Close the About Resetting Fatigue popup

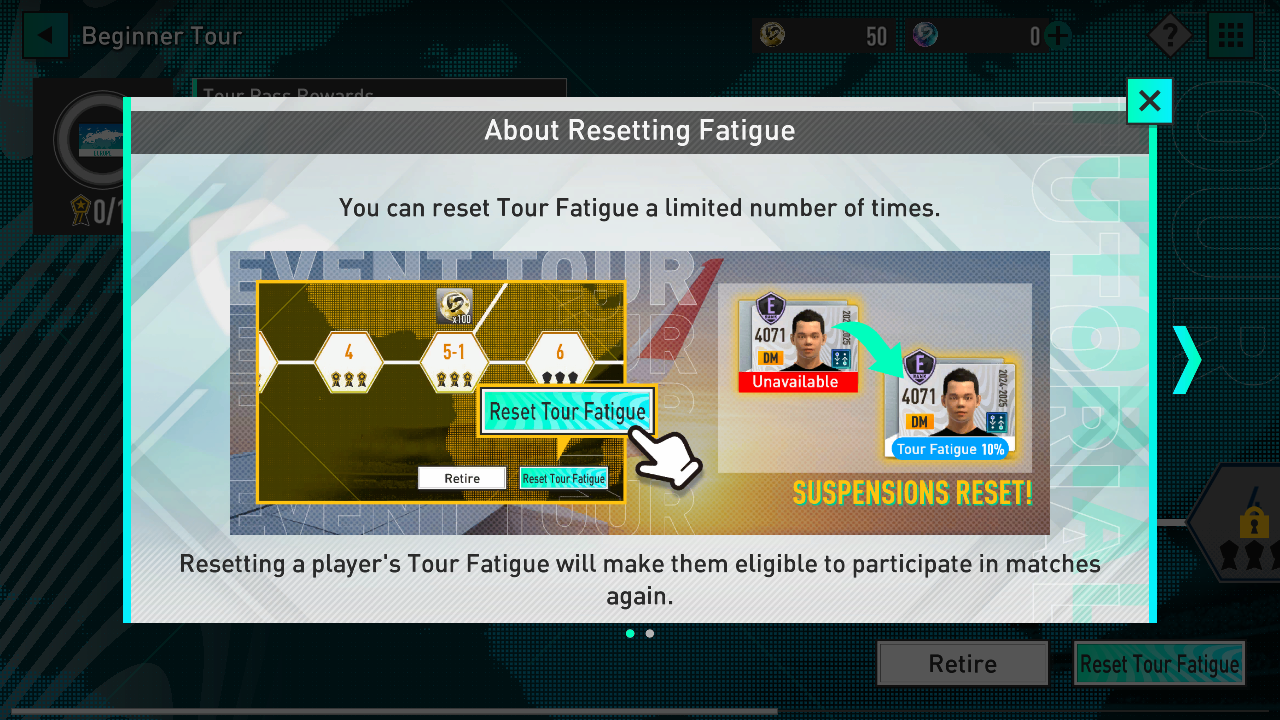[1149, 101]
